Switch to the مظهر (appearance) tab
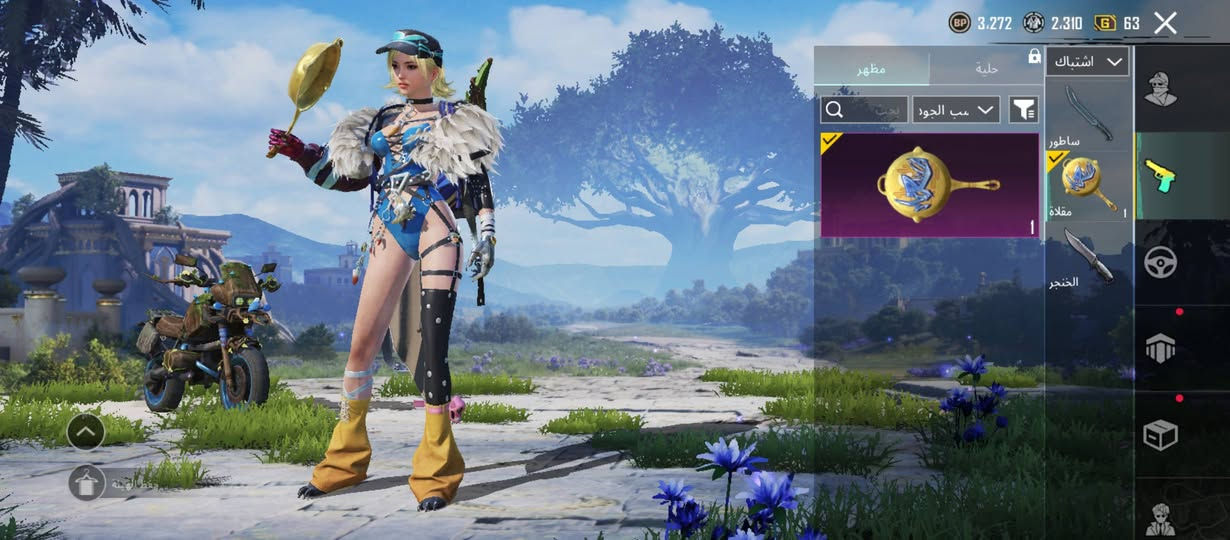Screen dimensions: 1230x540 871,68
